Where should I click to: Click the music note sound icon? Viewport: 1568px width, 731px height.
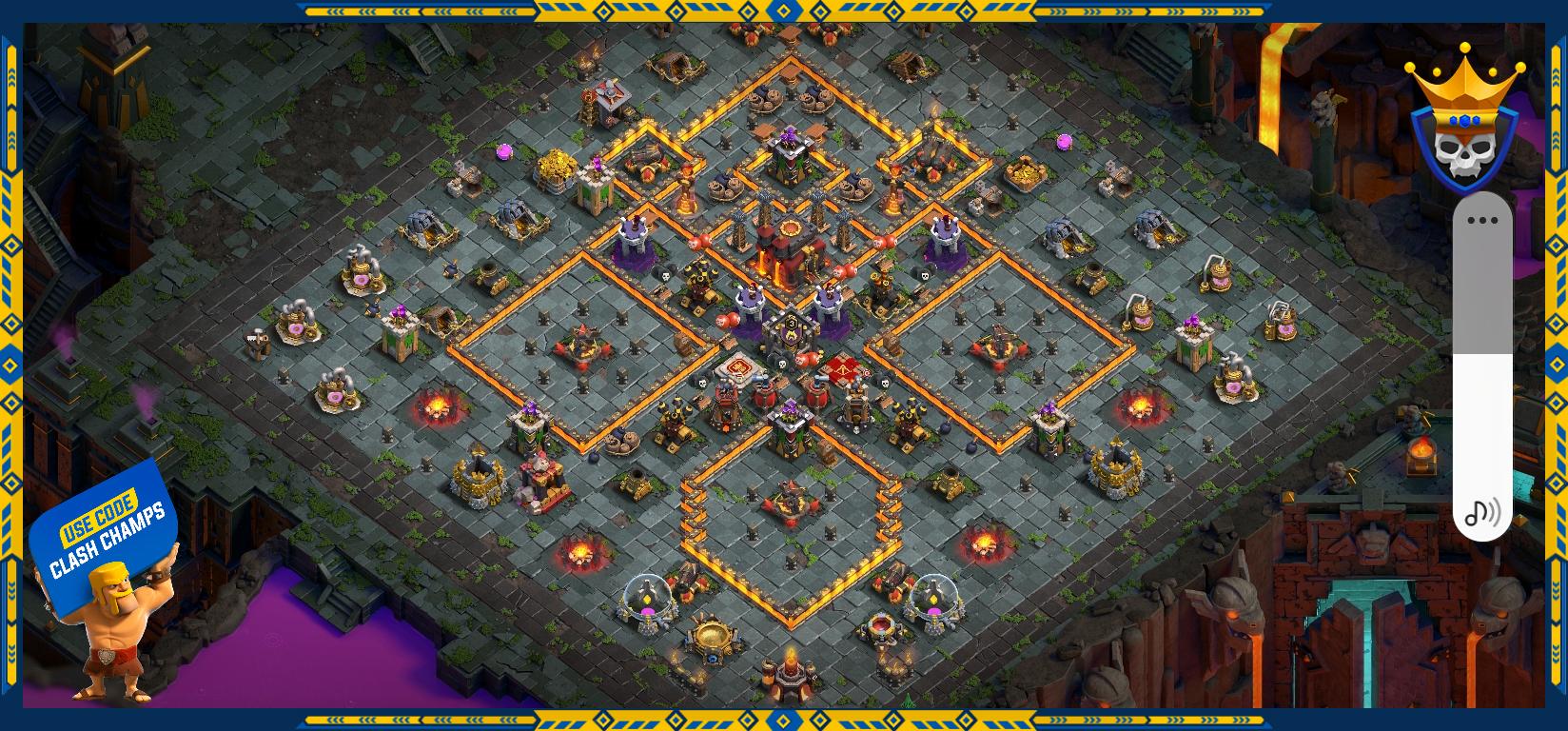[1481, 513]
